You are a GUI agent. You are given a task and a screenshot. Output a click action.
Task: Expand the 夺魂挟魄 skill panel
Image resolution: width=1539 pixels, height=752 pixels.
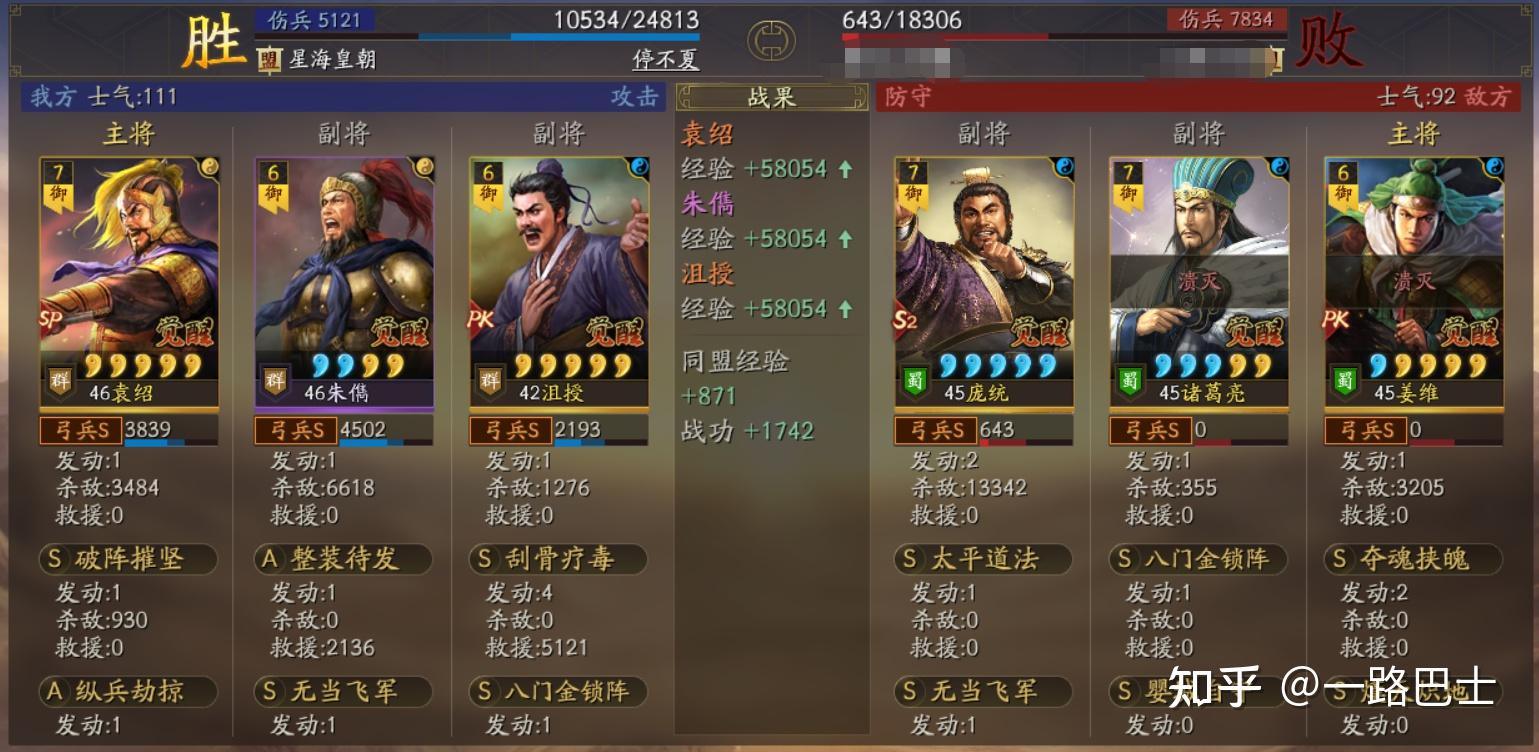click(x=1413, y=560)
